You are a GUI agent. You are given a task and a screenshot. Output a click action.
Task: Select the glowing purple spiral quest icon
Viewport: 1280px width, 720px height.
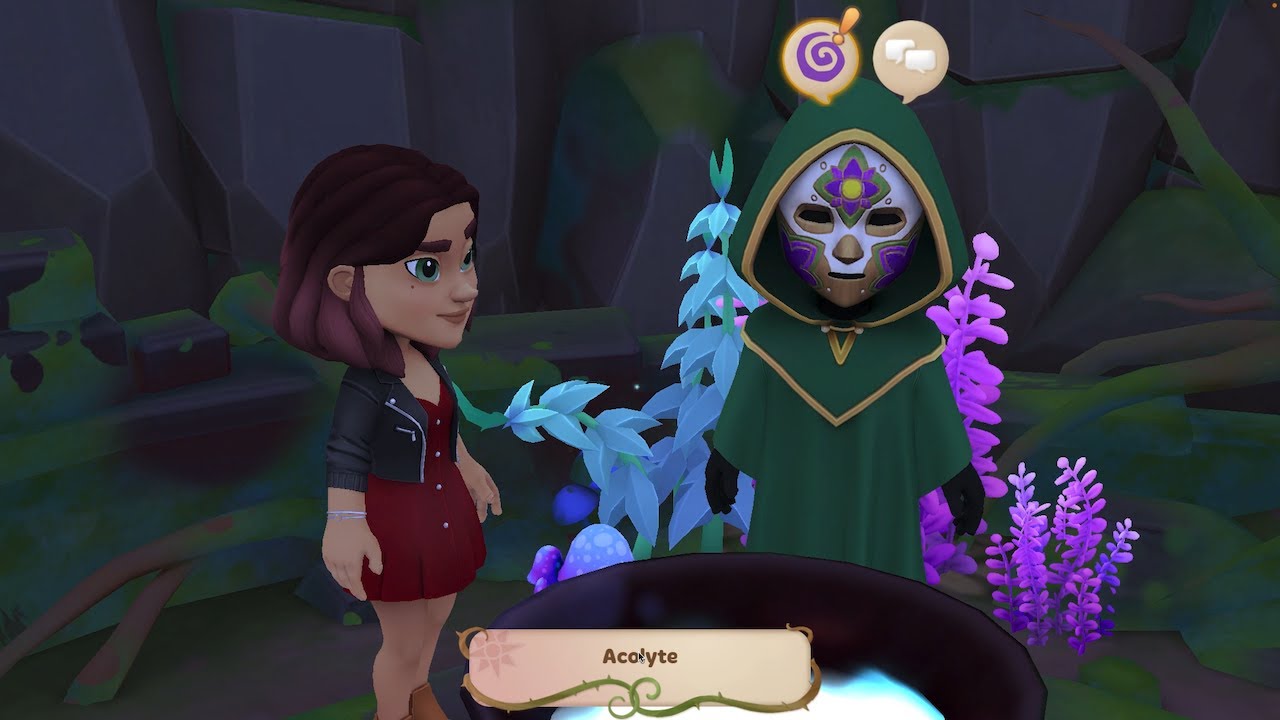817,57
